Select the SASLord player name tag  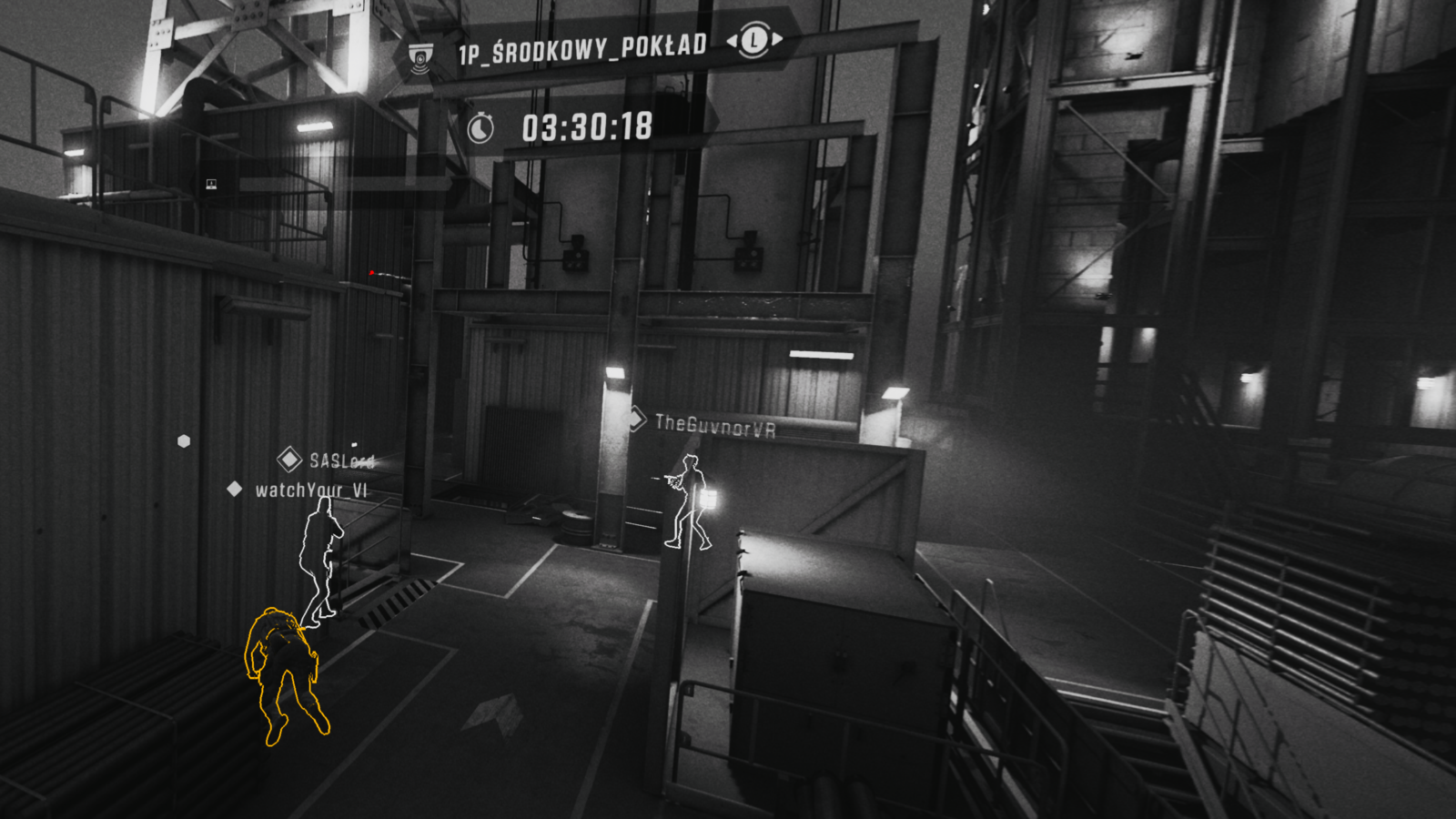coord(341,460)
